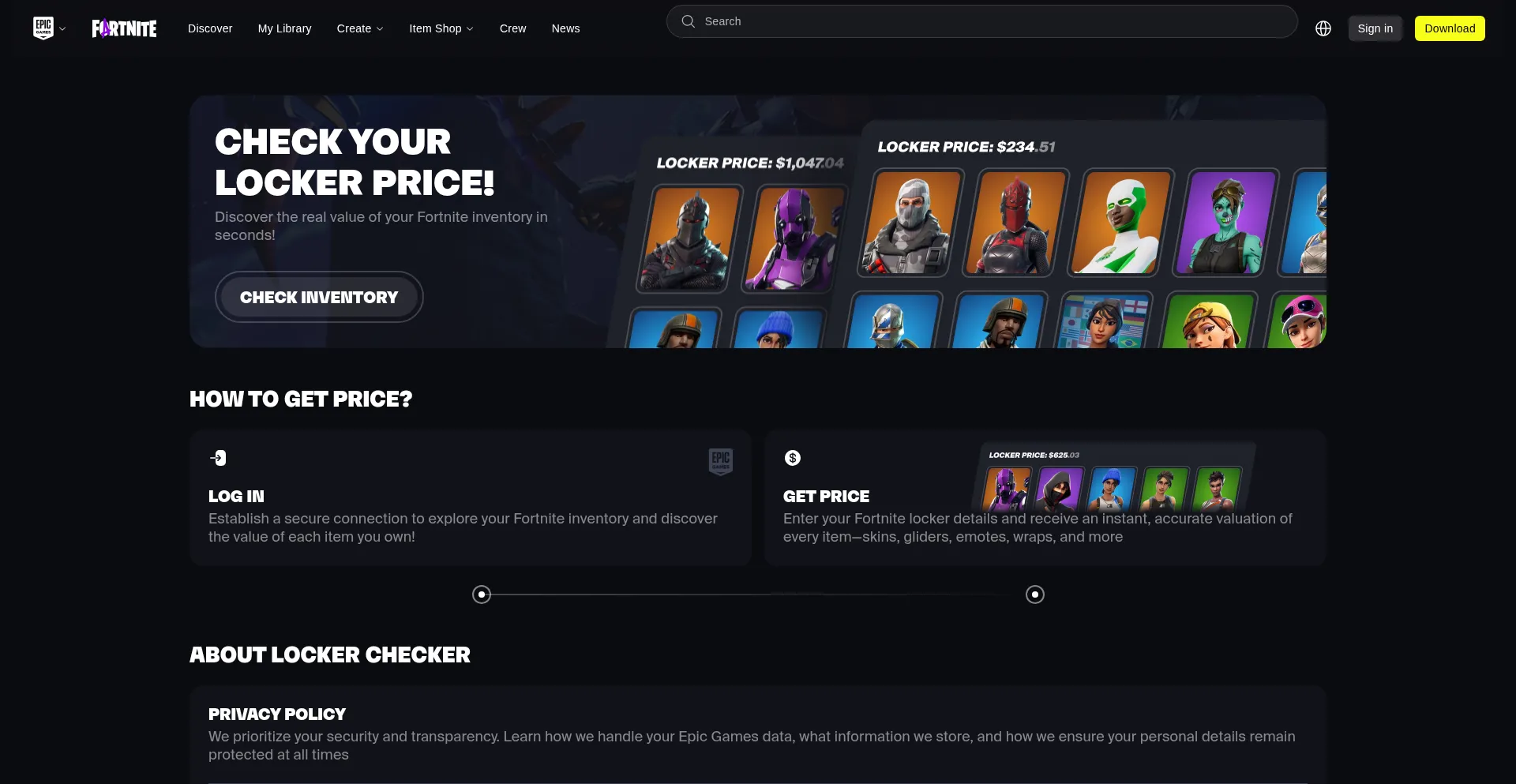Open the News section
This screenshot has width=1516, height=784.
point(565,28)
